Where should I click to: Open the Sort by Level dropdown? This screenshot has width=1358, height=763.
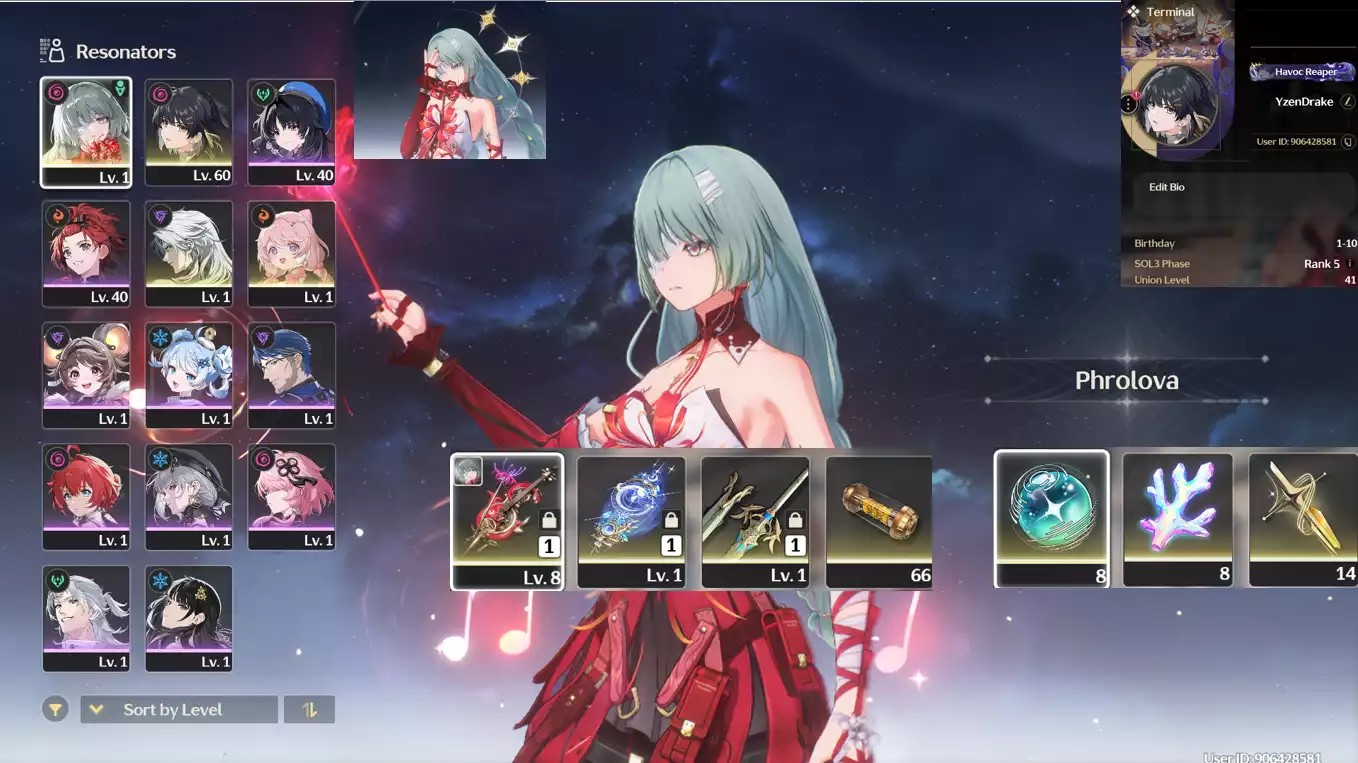(x=179, y=710)
